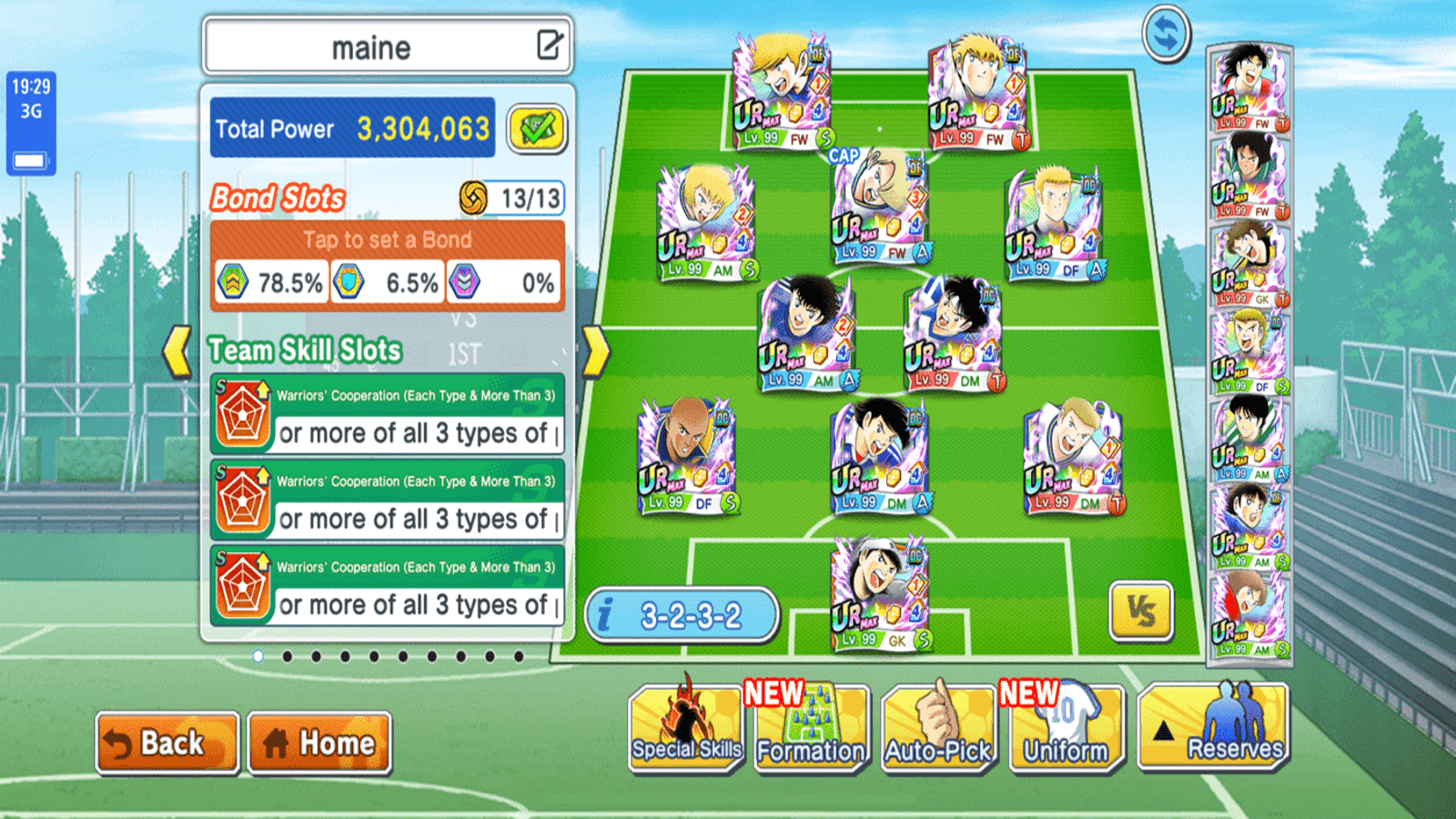Open 3-2-3-2 formation info

point(682,616)
